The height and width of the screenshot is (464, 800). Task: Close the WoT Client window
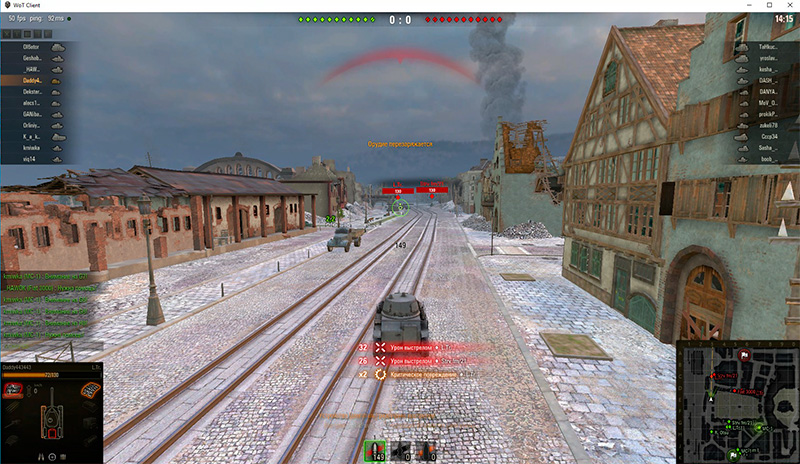pos(786,6)
